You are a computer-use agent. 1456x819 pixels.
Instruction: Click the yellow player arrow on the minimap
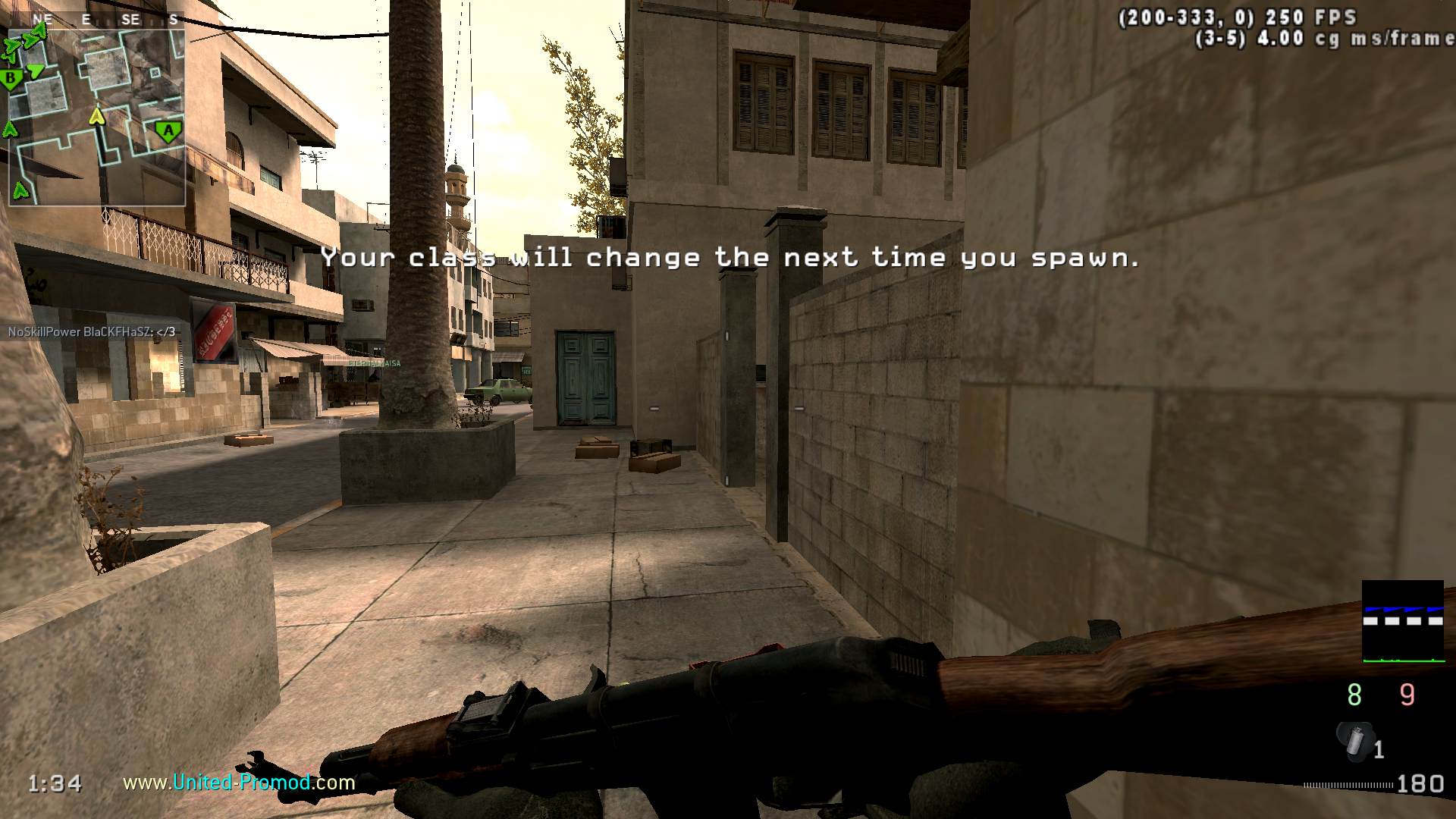(96, 116)
